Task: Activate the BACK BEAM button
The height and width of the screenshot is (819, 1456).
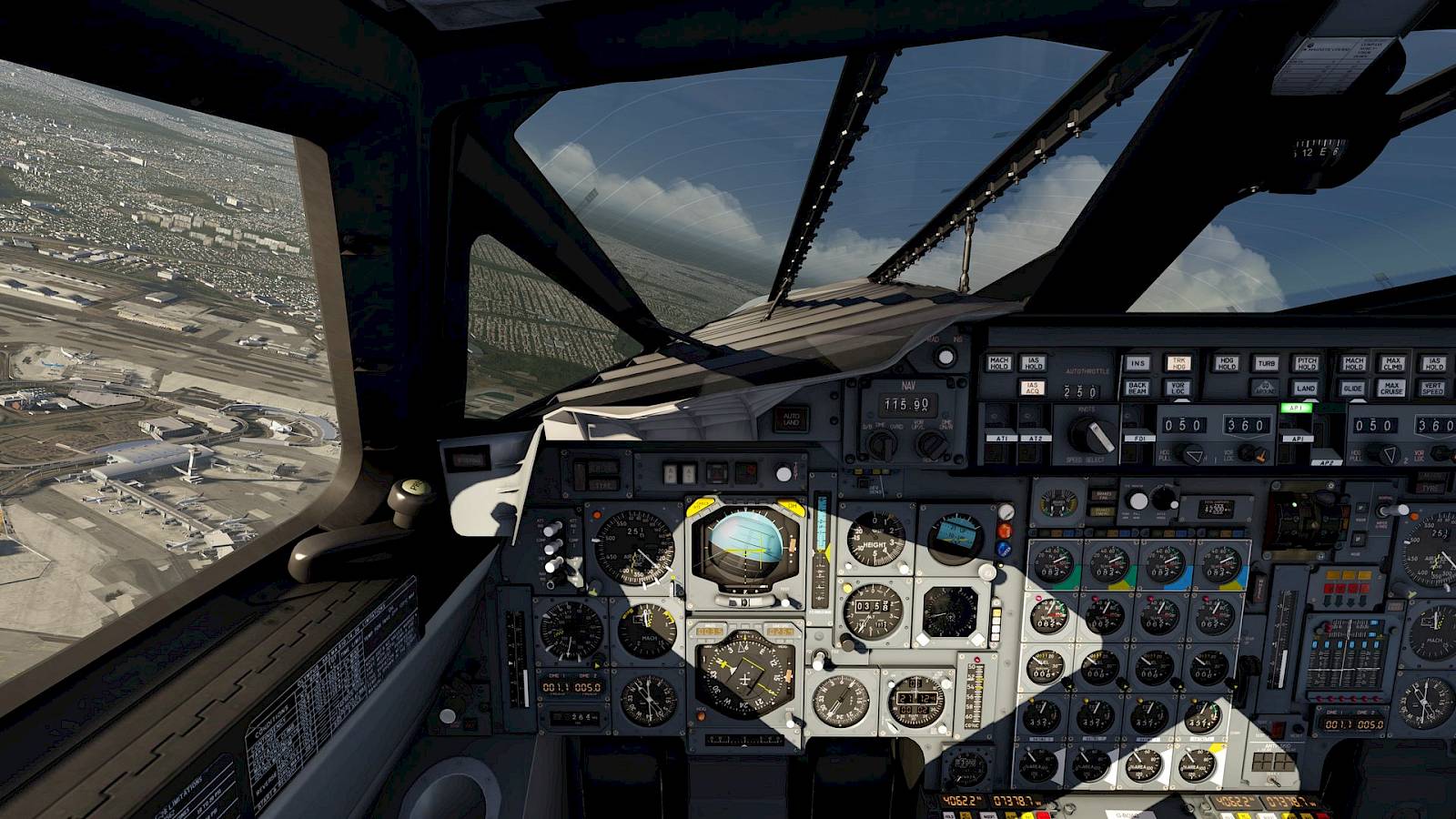Action: 1137,388
